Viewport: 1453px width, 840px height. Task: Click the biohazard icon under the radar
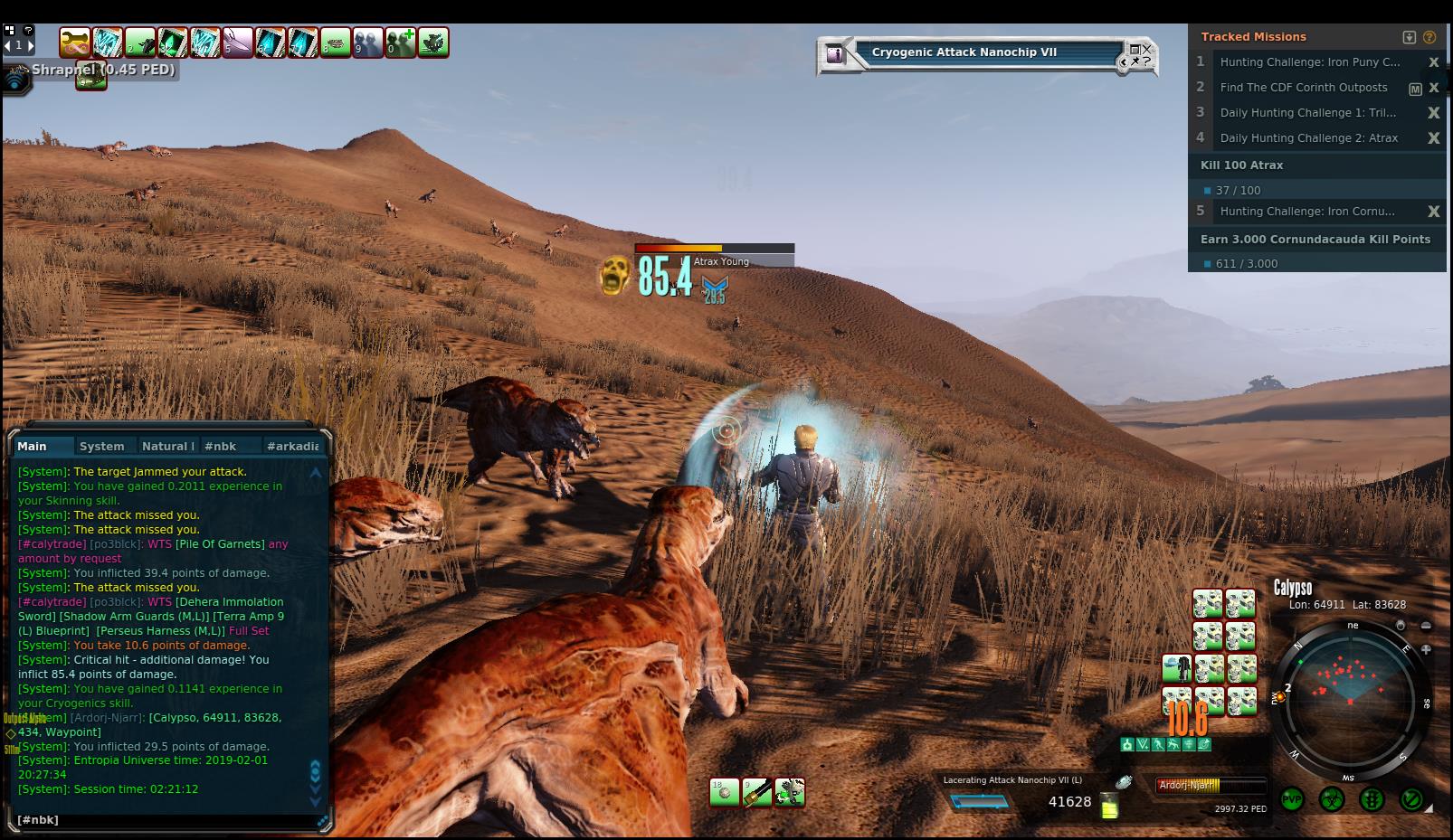1332,799
